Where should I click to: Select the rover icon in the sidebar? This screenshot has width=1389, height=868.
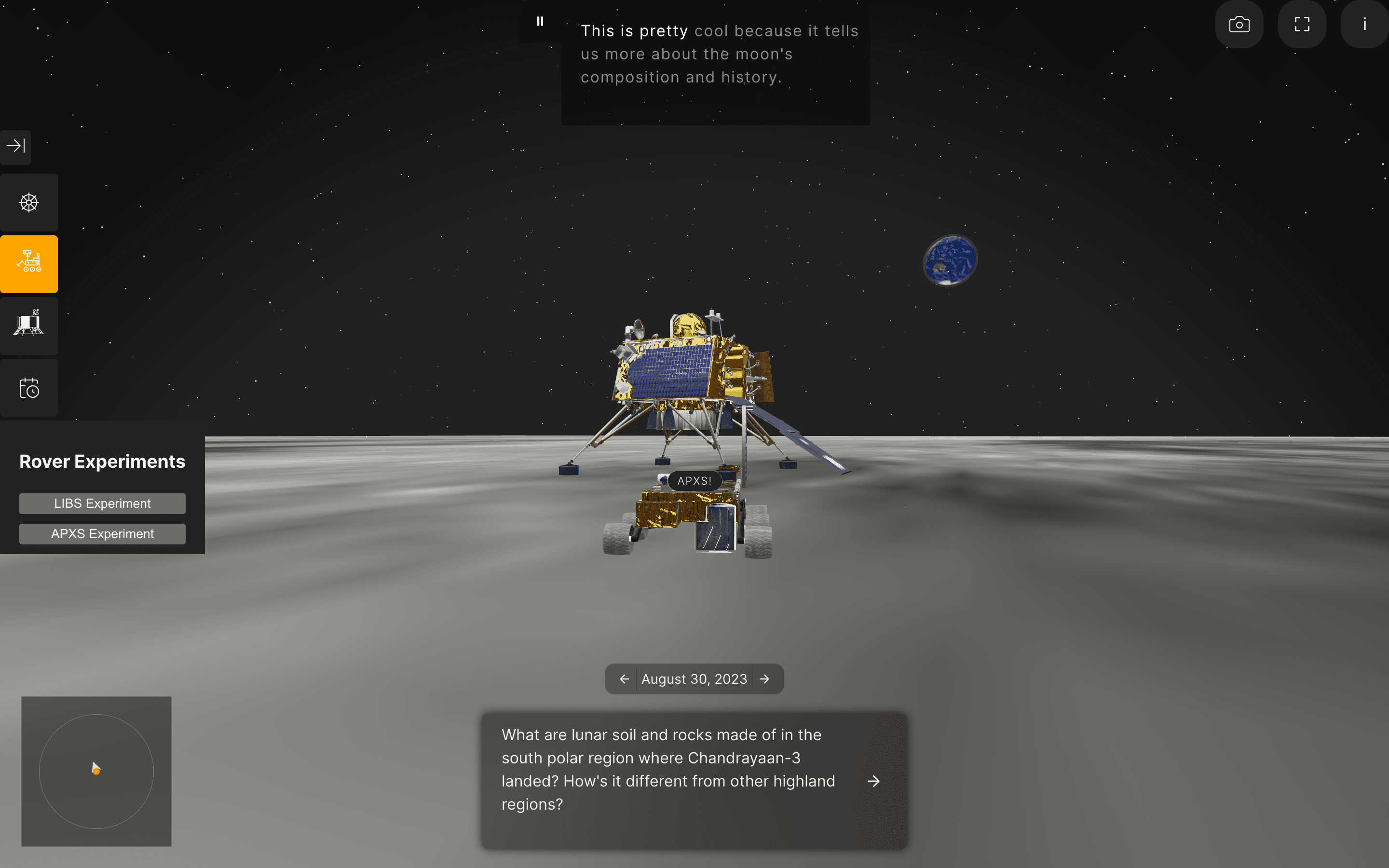coord(29,263)
